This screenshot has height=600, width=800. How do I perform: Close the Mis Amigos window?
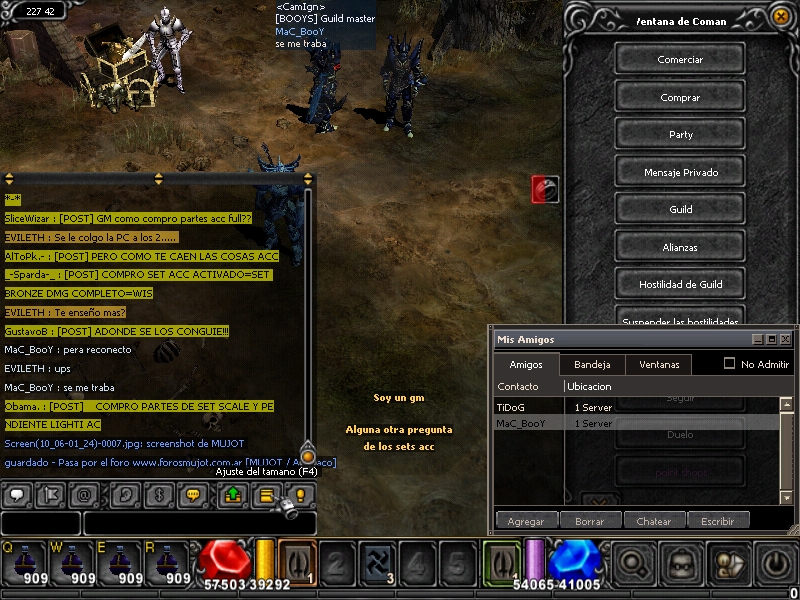786,340
